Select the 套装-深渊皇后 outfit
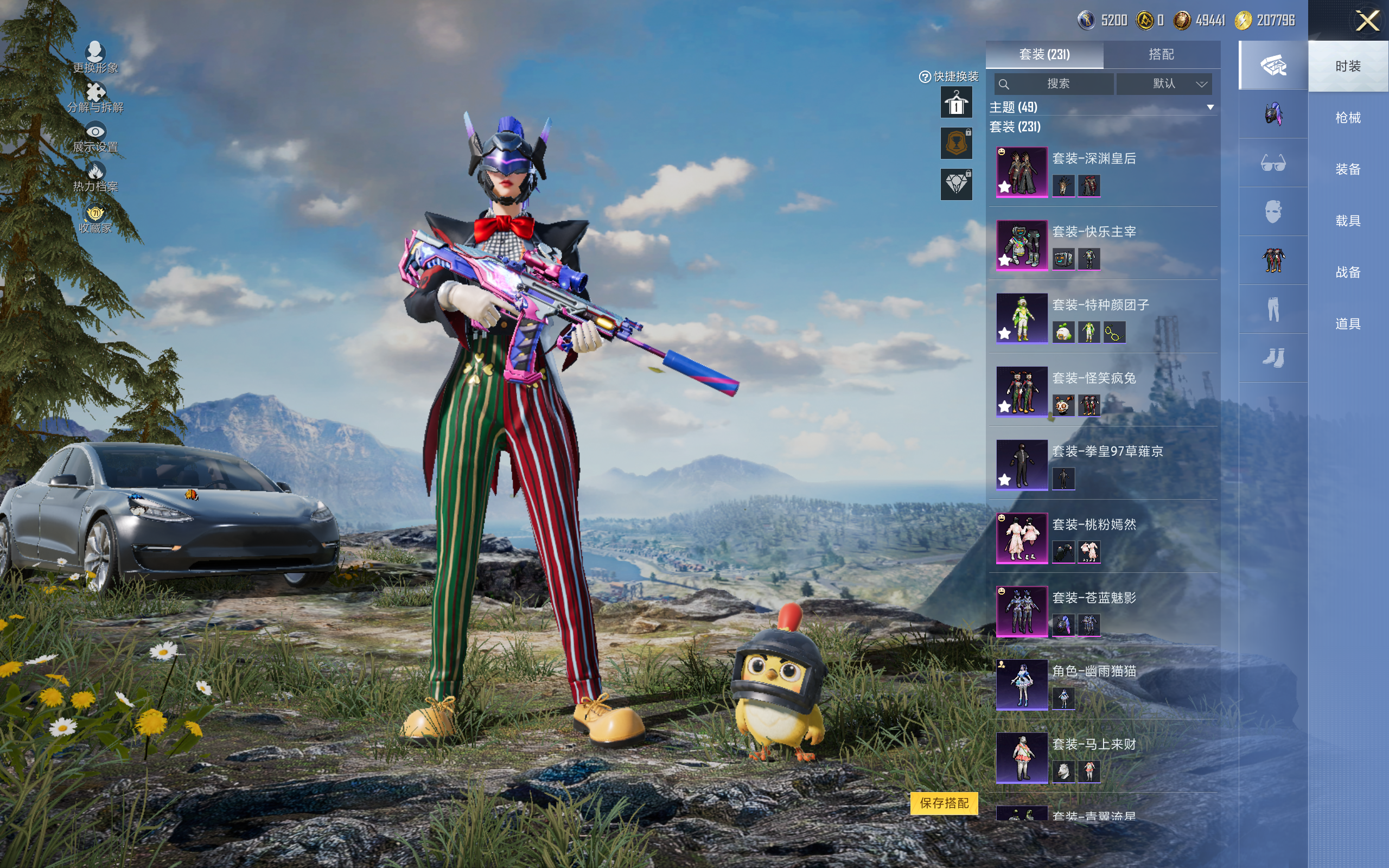This screenshot has width=1389, height=868. 1022,171
